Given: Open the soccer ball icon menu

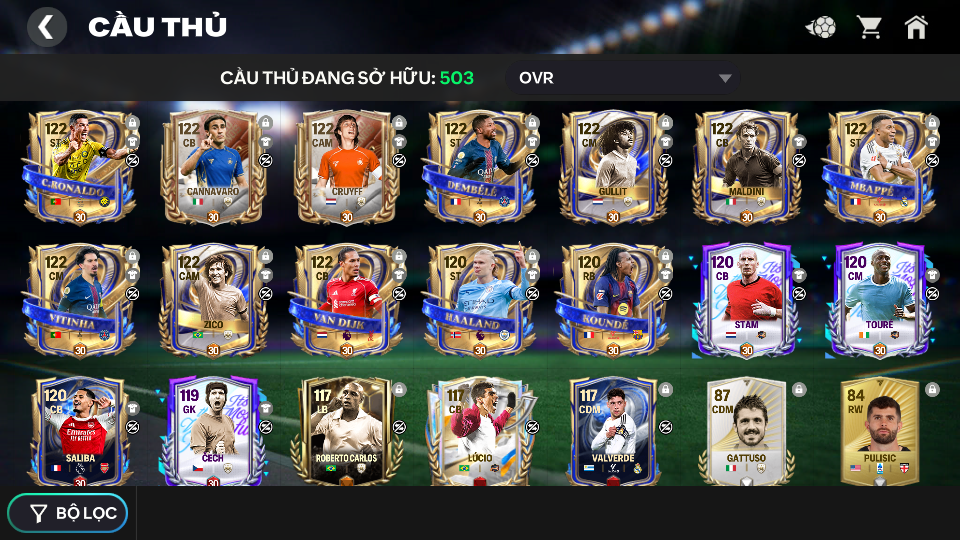Looking at the screenshot, I should (821, 27).
